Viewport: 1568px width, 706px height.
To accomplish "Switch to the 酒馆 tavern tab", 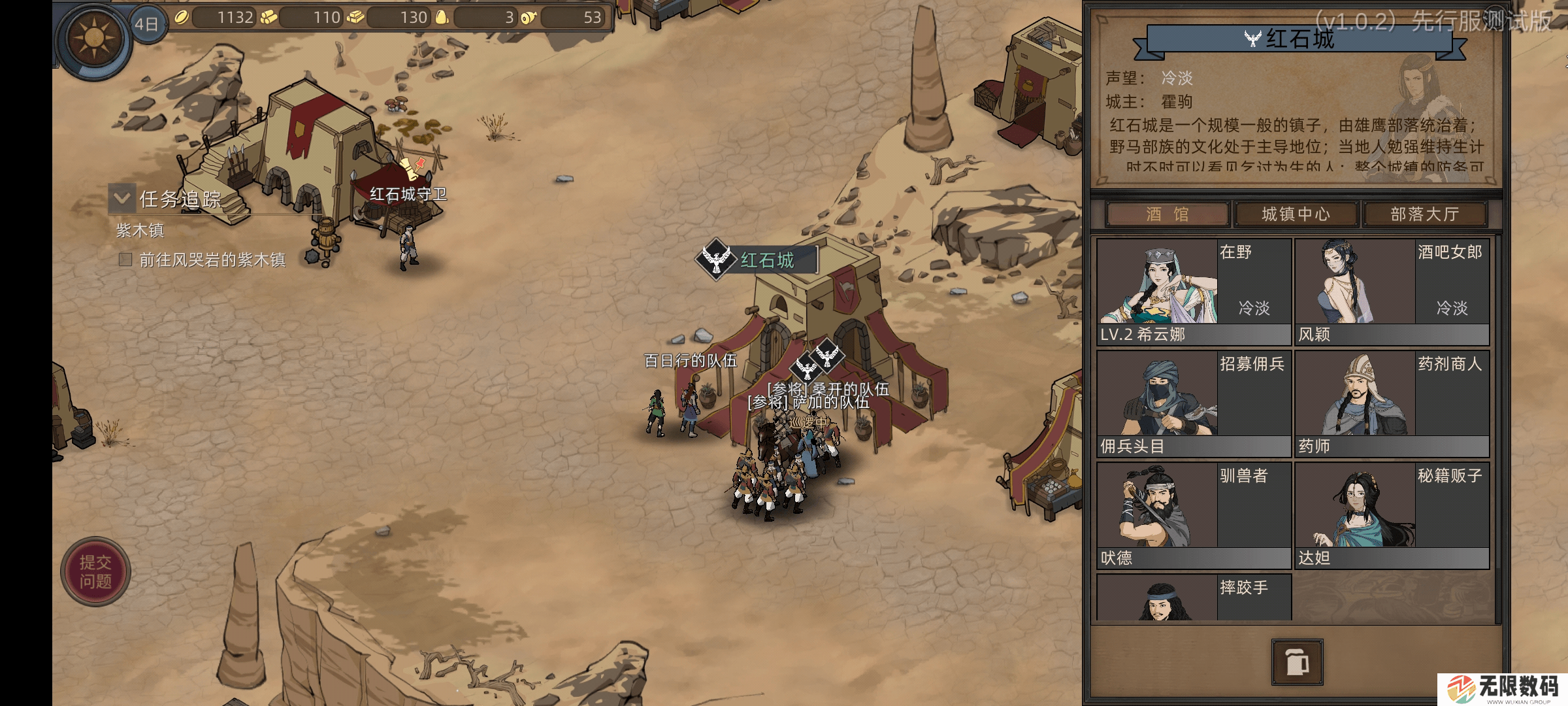I will [x=1167, y=214].
